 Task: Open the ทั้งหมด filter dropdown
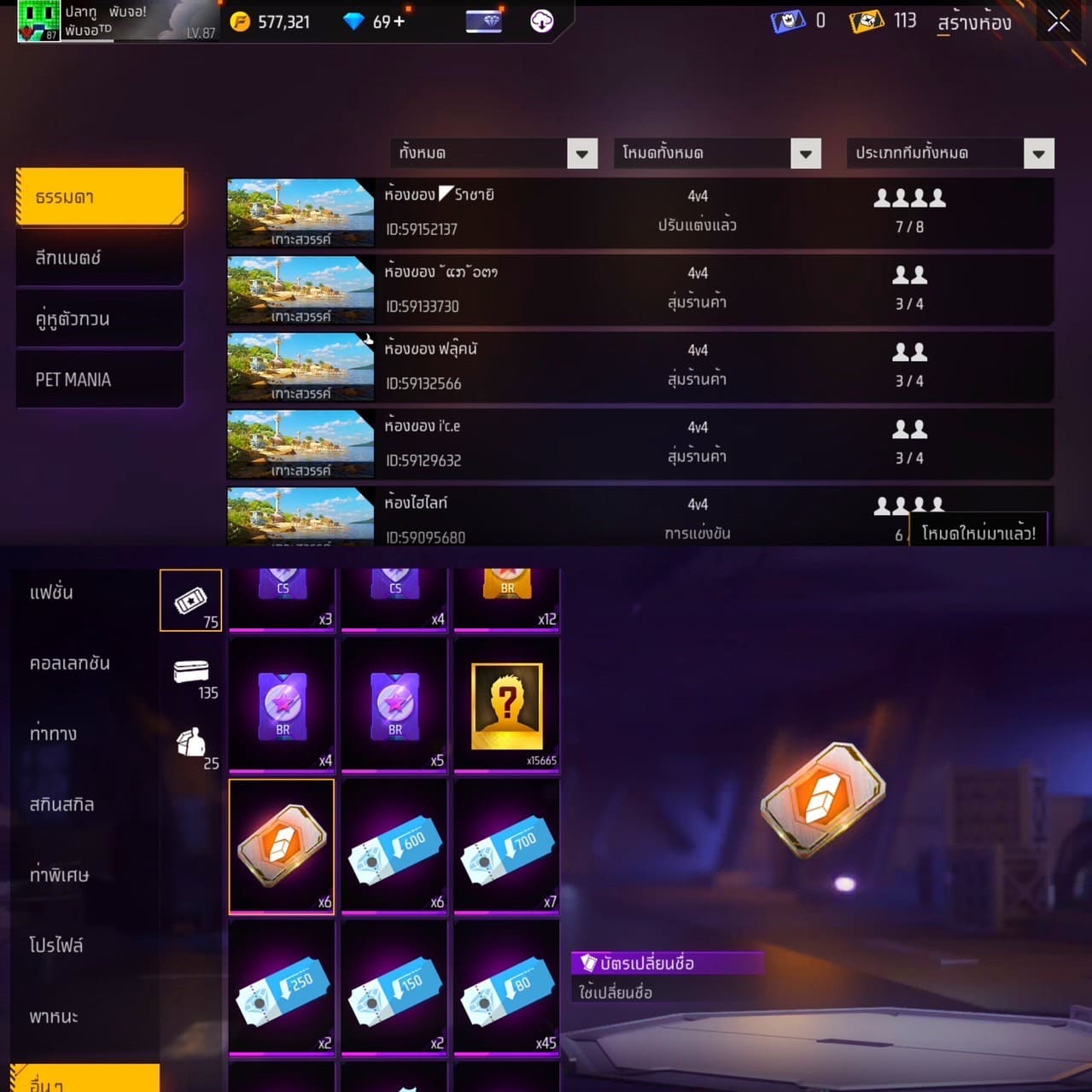pyautogui.click(x=493, y=154)
